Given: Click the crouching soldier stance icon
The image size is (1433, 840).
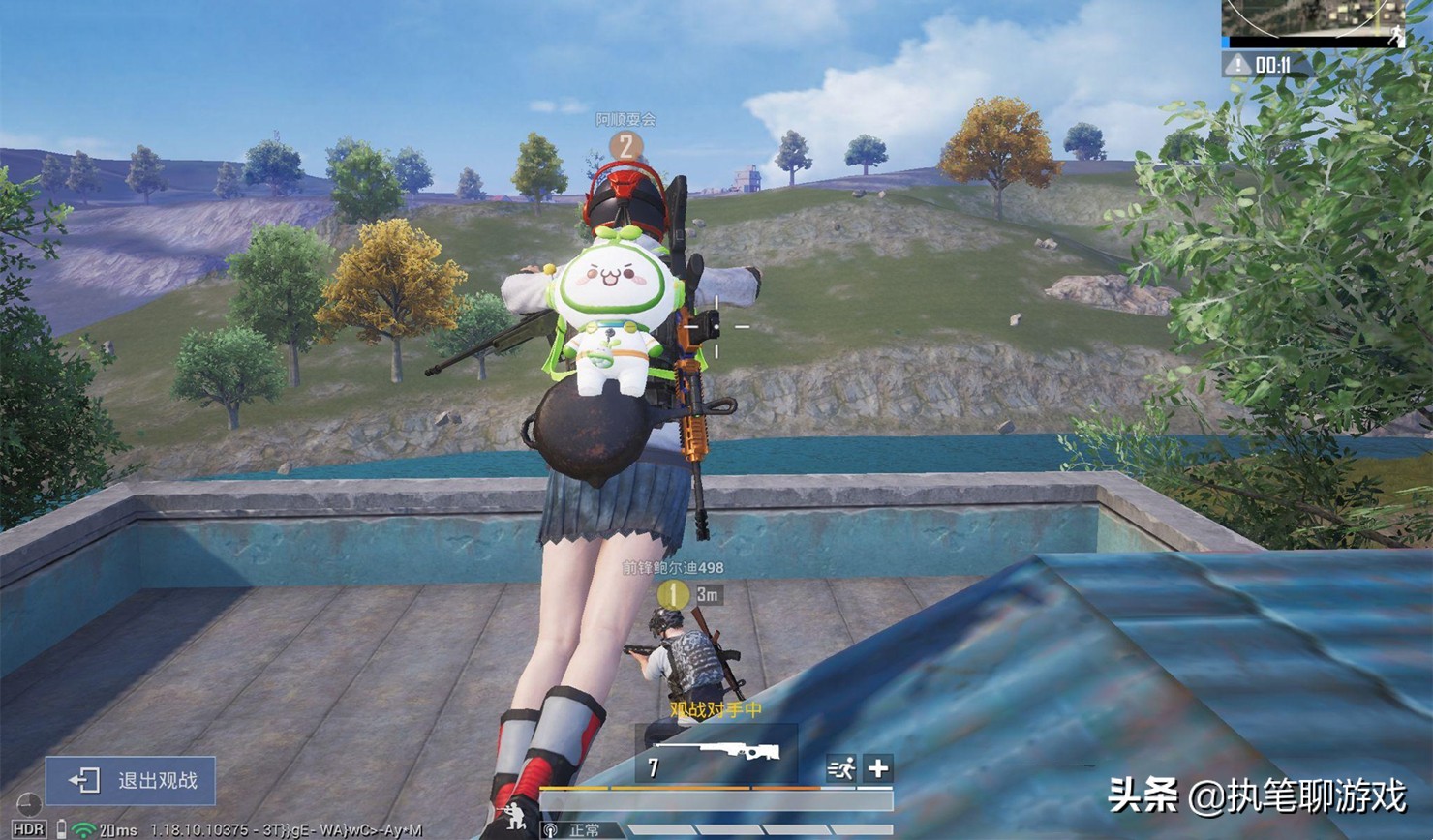Looking at the screenshot, I should tap(507, 819).
